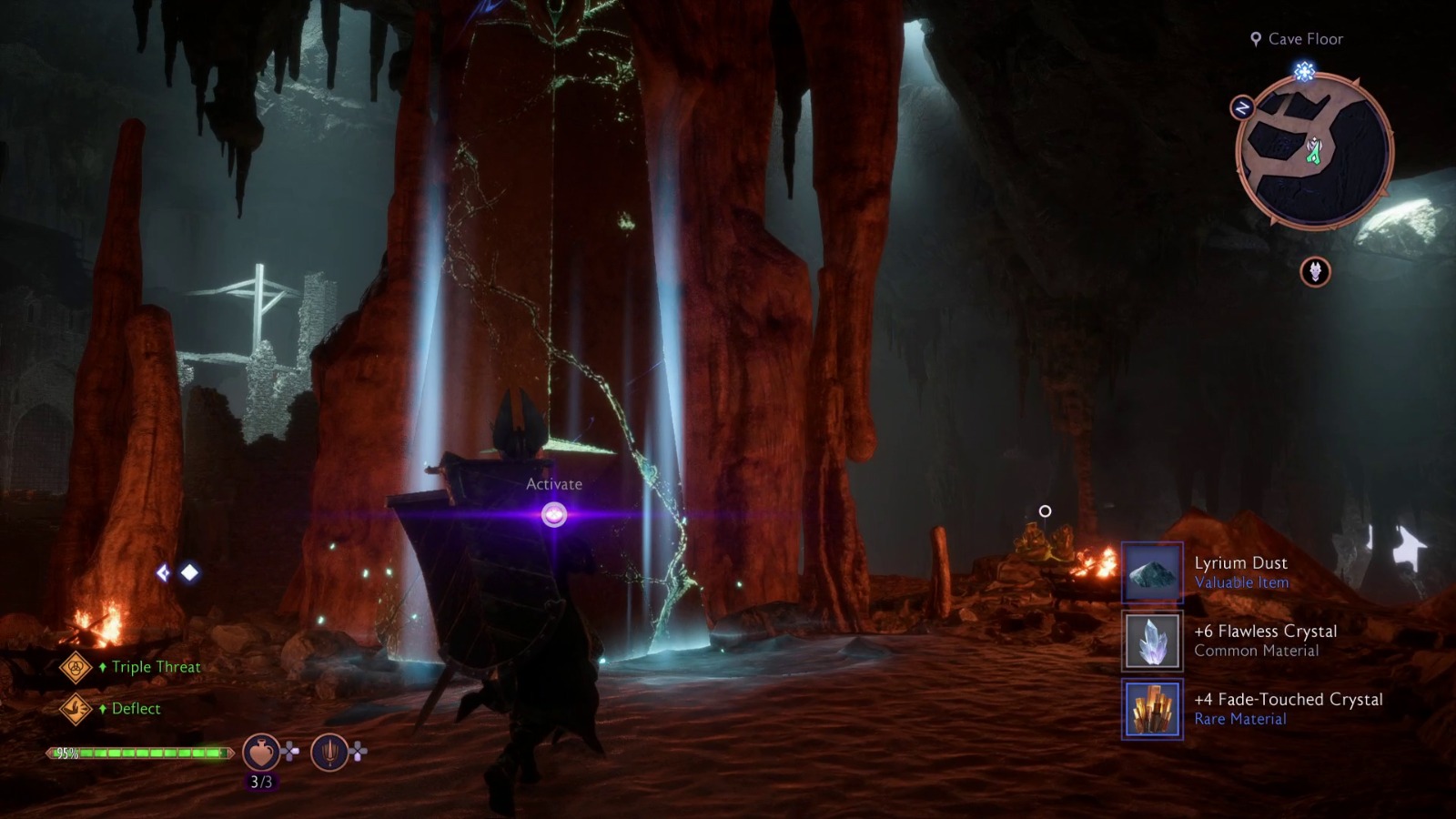Click the 'Valuable Item' label under Lyrium Dust
Image resolution: width=1456 pixels, height=819 pixels.
coord(1241,581)
